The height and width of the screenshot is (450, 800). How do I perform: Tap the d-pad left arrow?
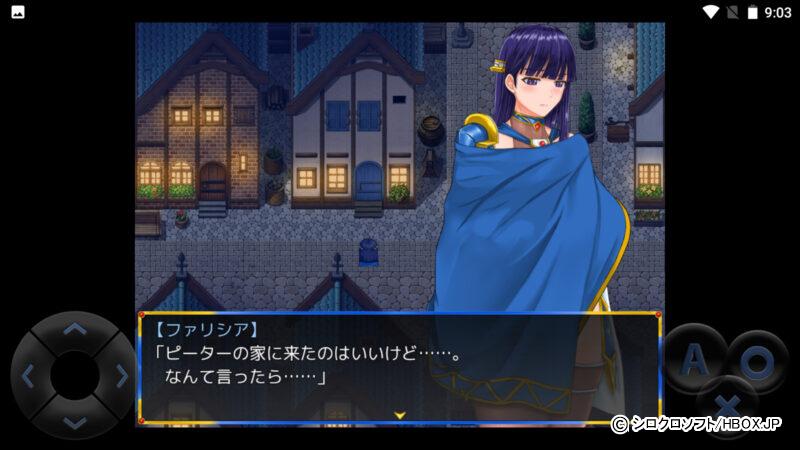28,376
